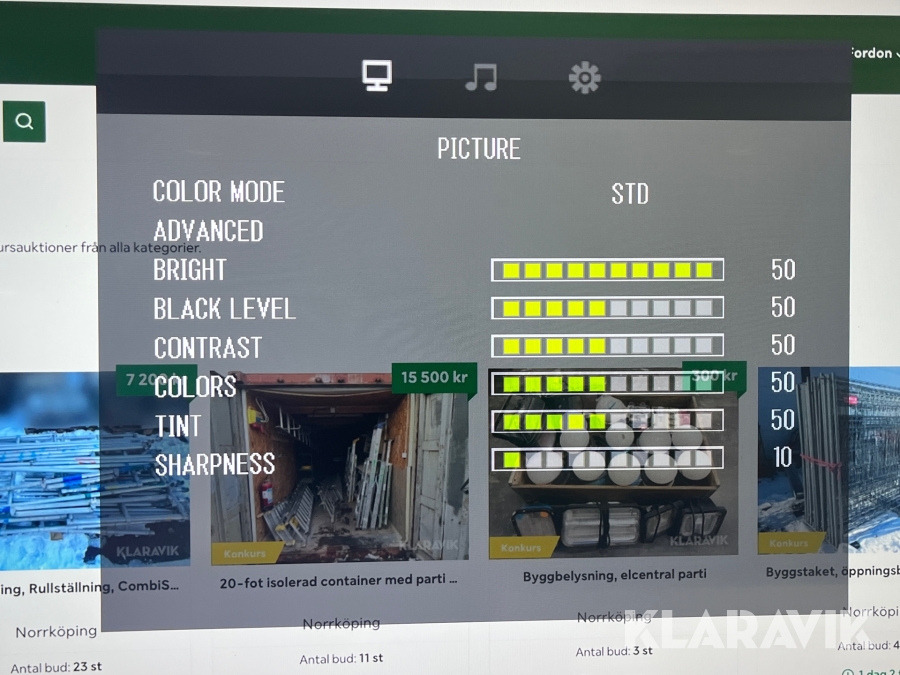Viewport: 900px width, 675px height.
Task: Select the Color Mode entry
Action: point(219,192)
